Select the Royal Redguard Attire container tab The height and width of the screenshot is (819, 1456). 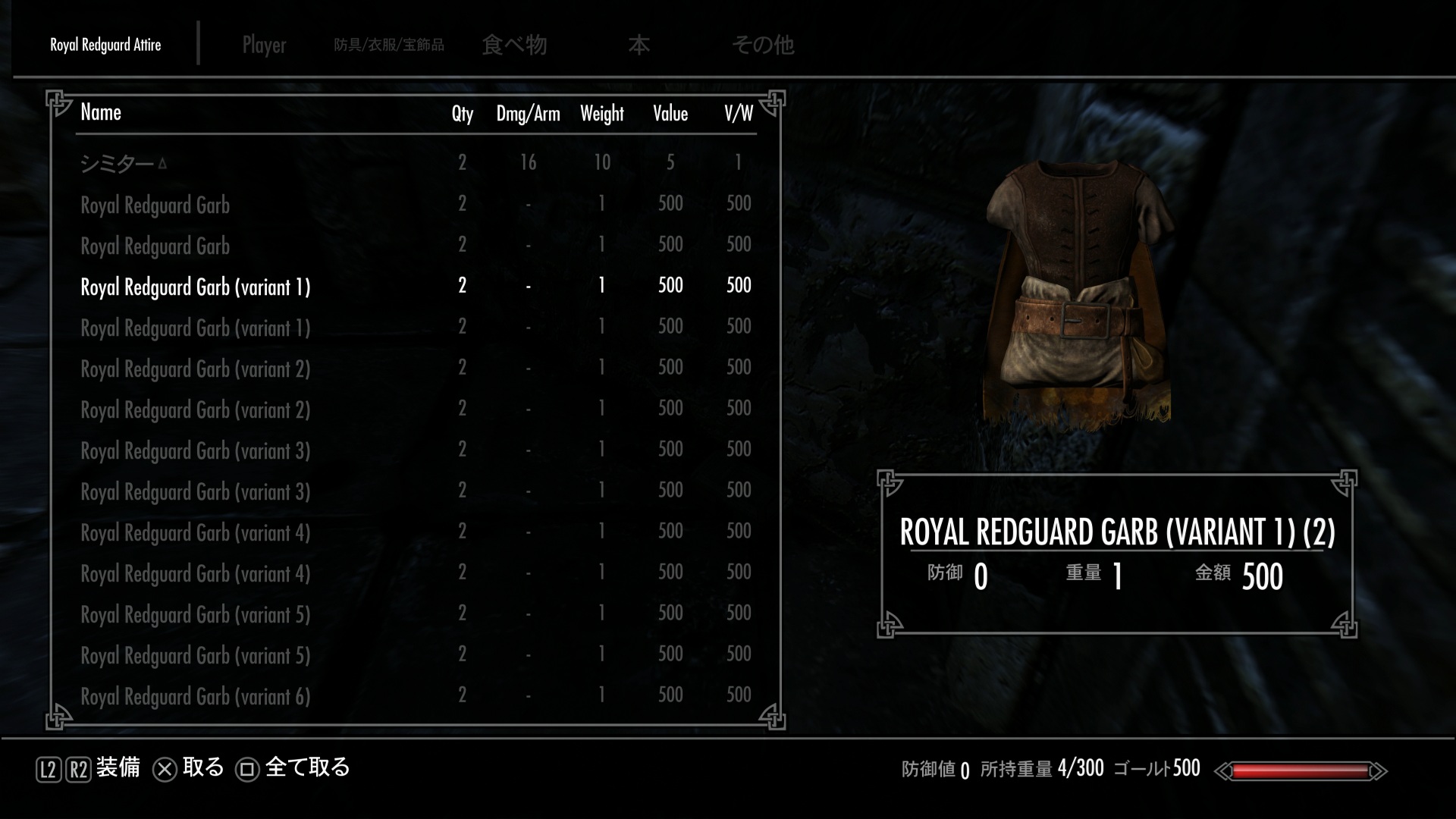coord(105,45)
